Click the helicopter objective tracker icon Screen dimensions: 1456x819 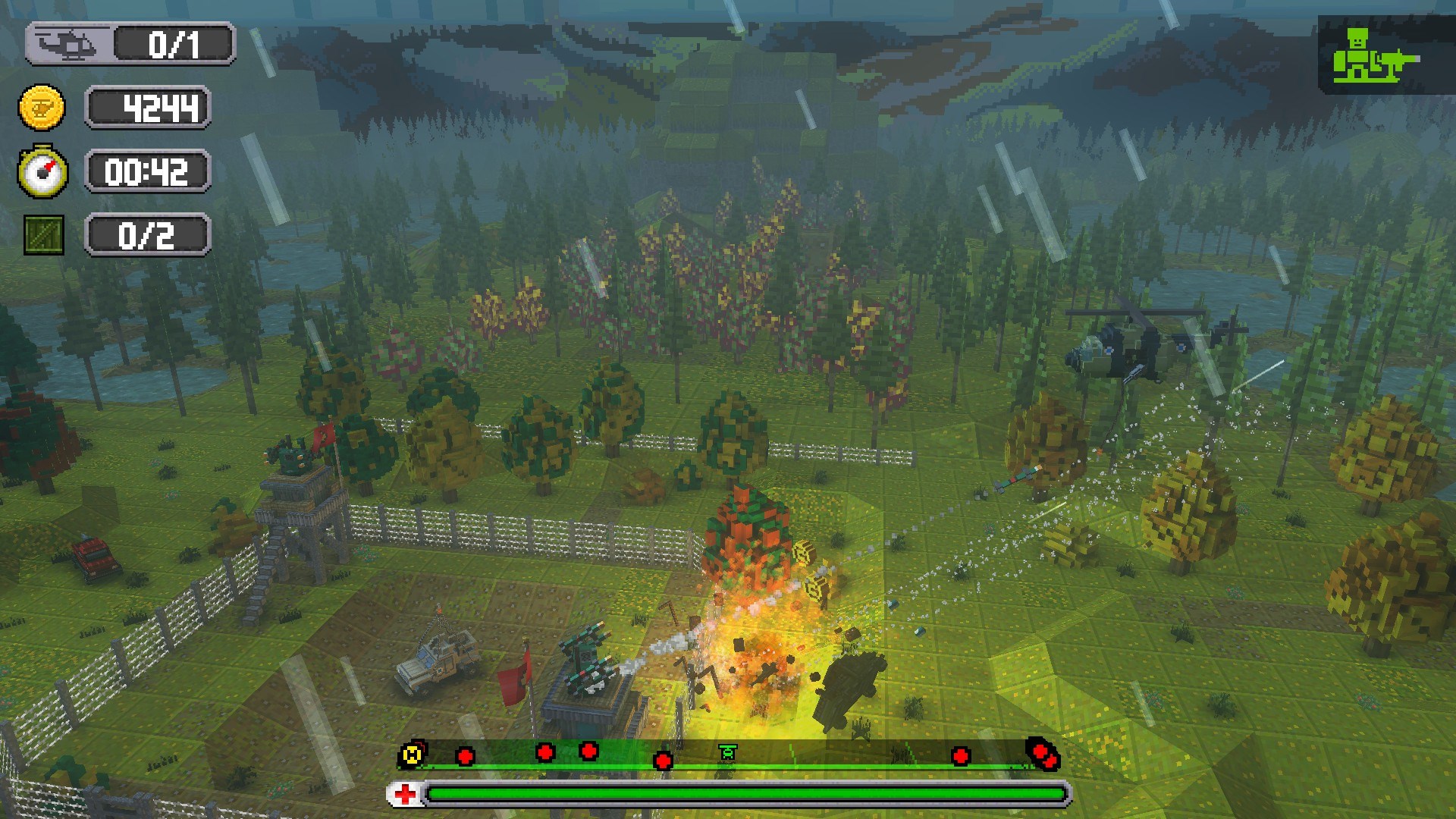pos(67,44)
